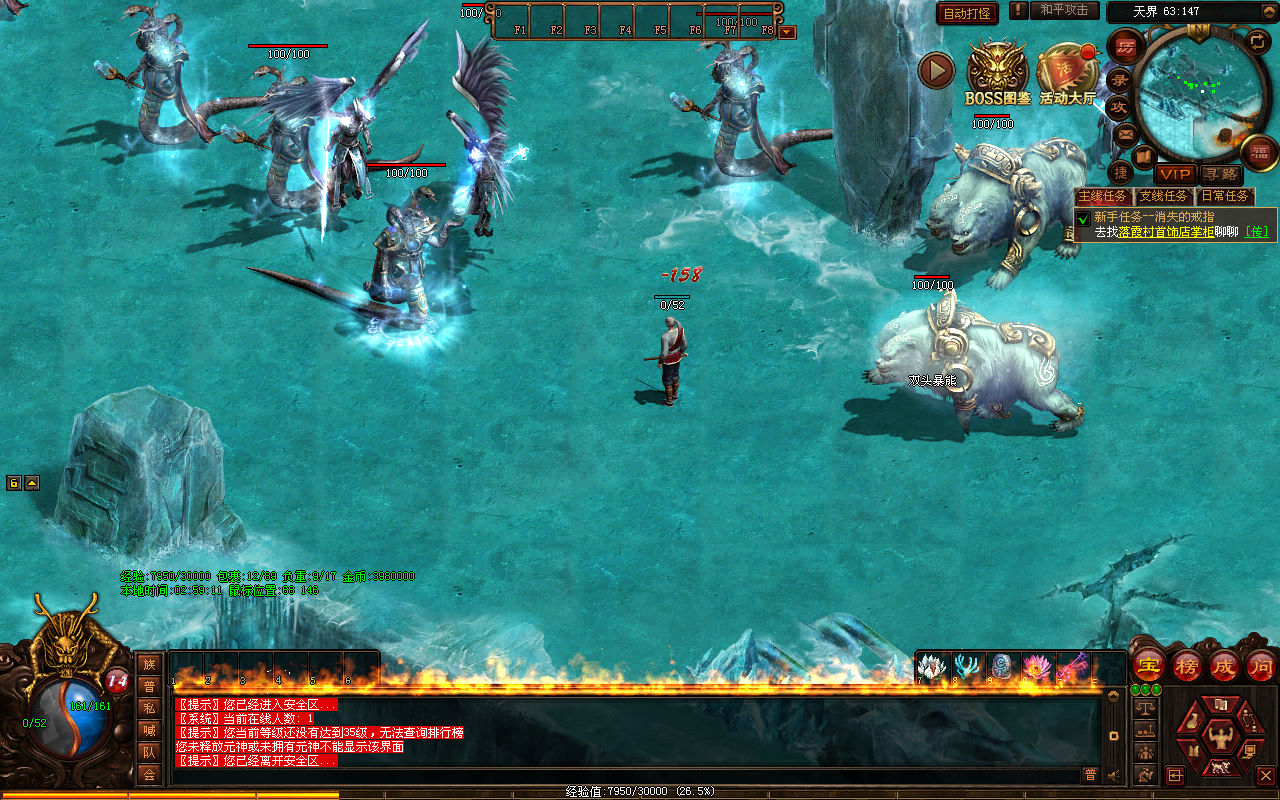Activate the 寻路 pathfinding button
Viewport: 1280px width, 800px height.
[x=1219, y=174]
